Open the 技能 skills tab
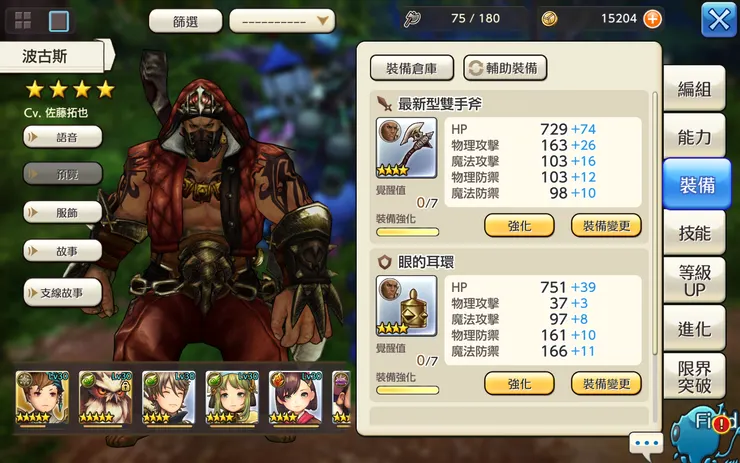The width and height of the screenshot is (740, 463). coord(694,233)
